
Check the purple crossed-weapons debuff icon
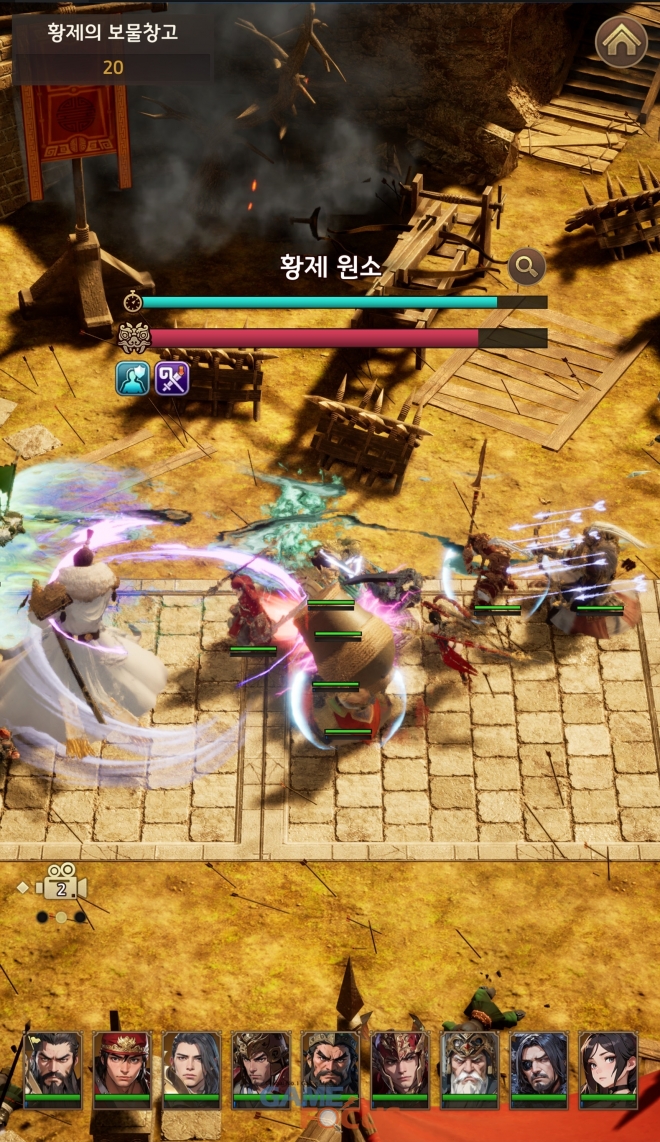(x=172, y=378)
